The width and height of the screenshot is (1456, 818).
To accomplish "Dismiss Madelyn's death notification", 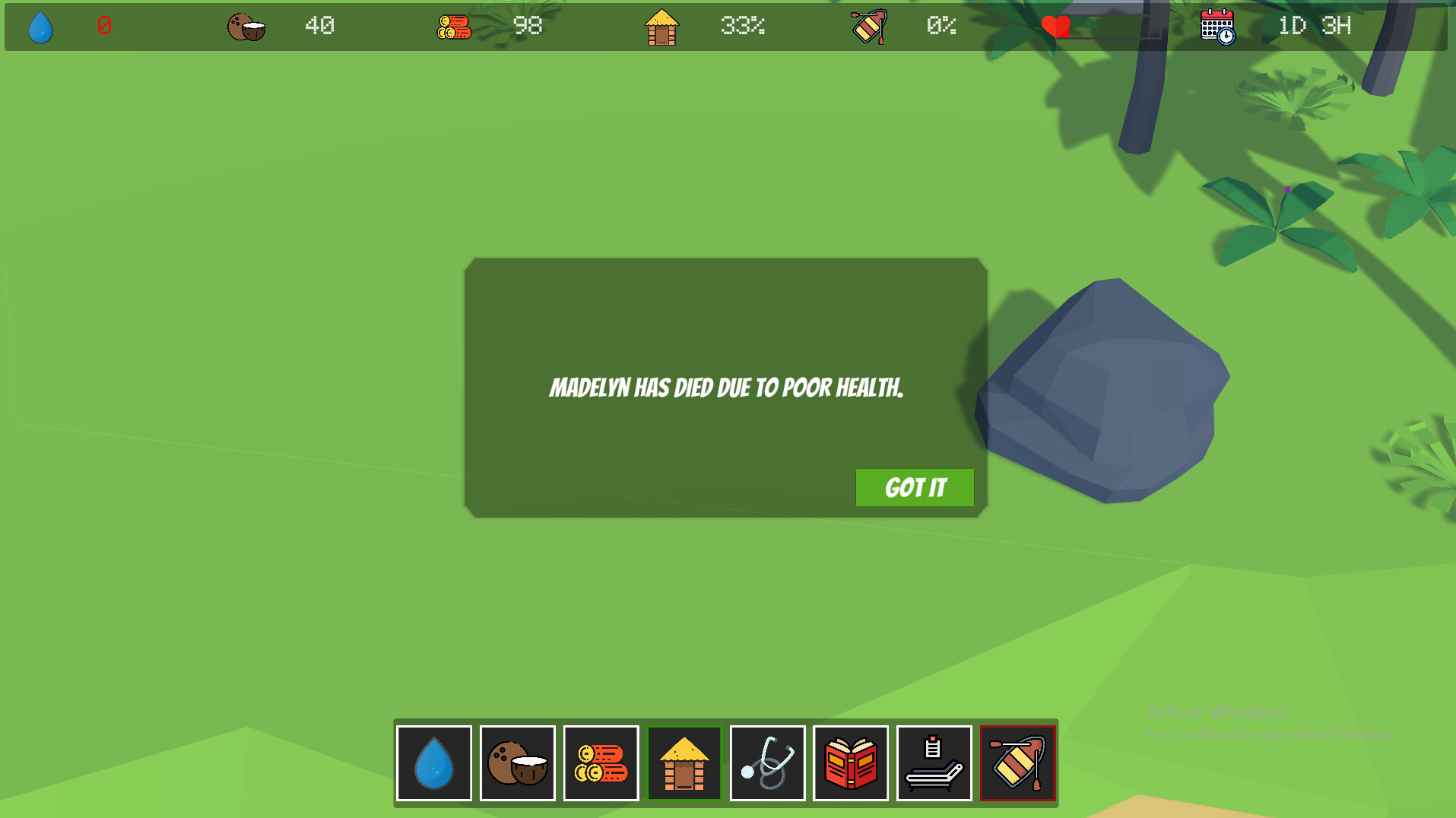I will (x=914, y=487).
